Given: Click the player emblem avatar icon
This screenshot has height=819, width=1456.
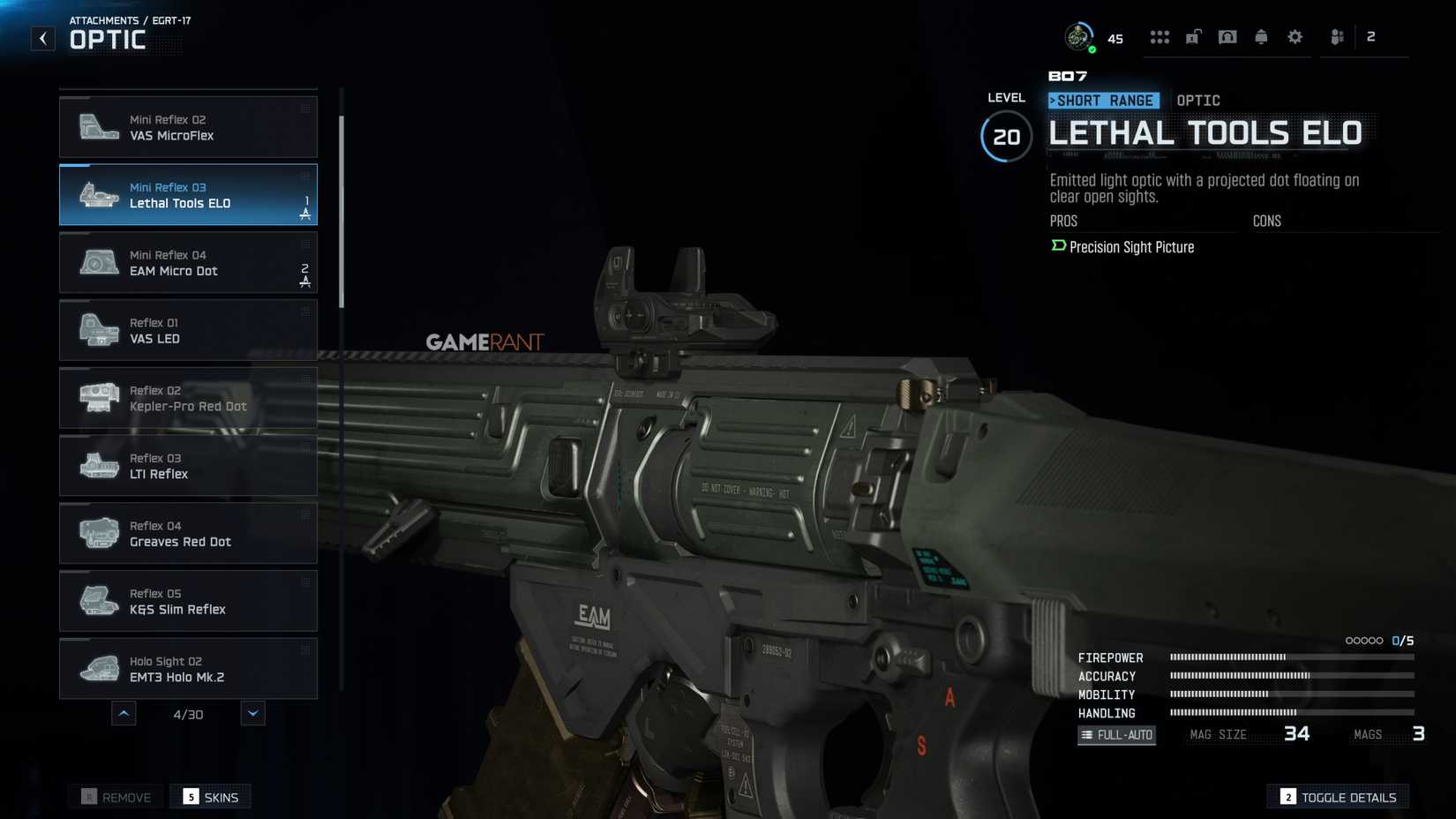Looking at the screenshot, I should (x=1078, y=36).
